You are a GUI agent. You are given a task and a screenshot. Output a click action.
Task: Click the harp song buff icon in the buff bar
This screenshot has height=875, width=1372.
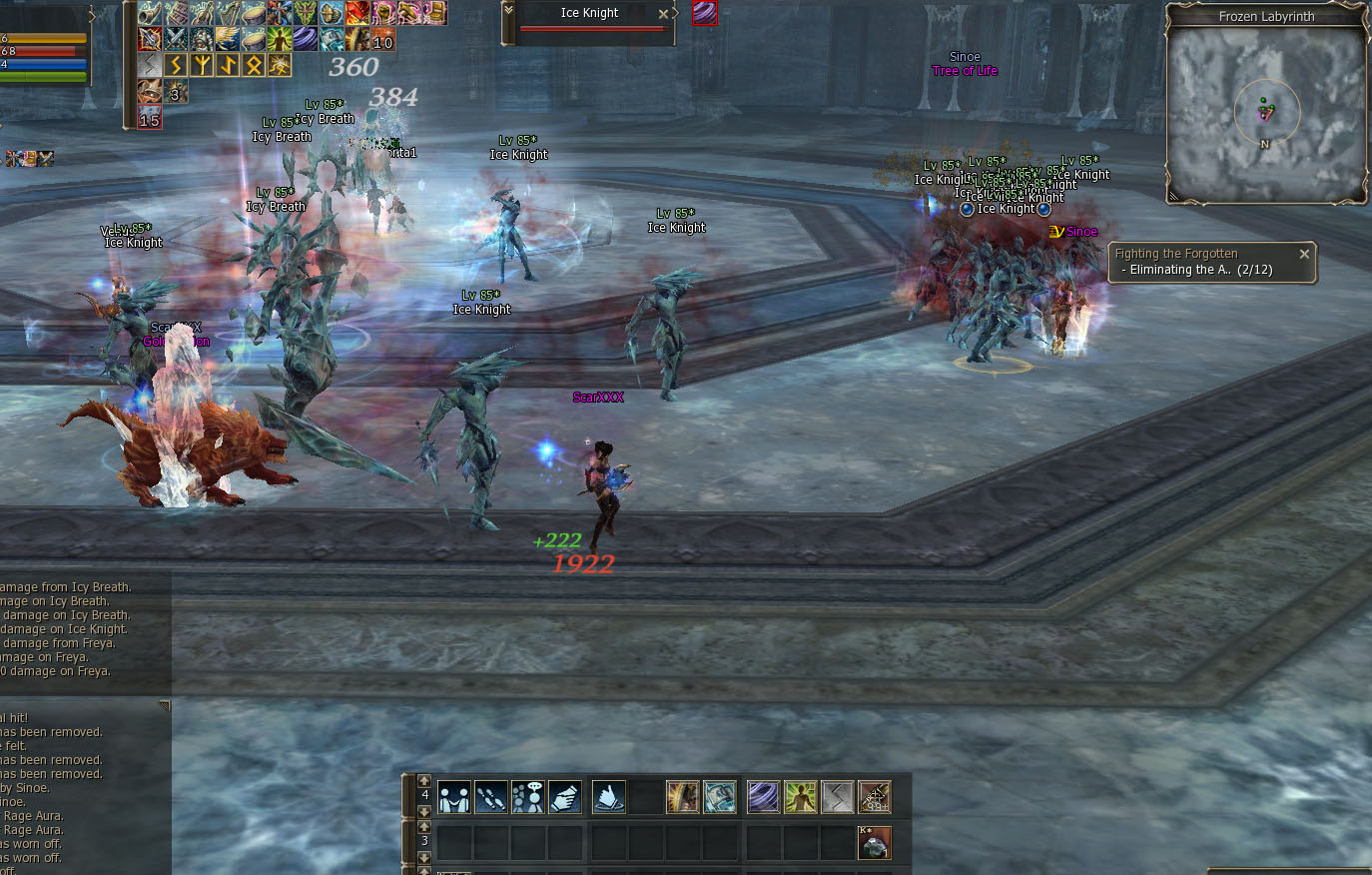click(x=230, y=14)
